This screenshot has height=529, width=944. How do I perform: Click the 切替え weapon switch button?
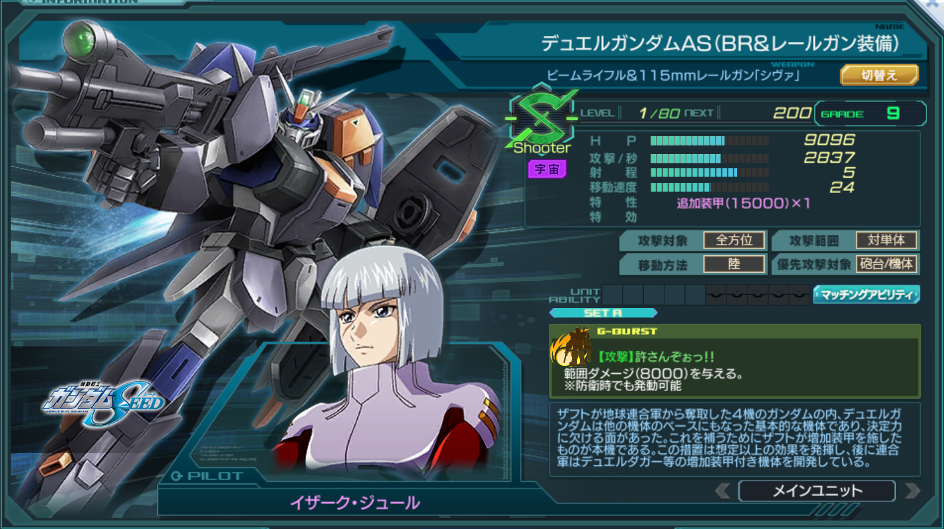coord(878,75)
